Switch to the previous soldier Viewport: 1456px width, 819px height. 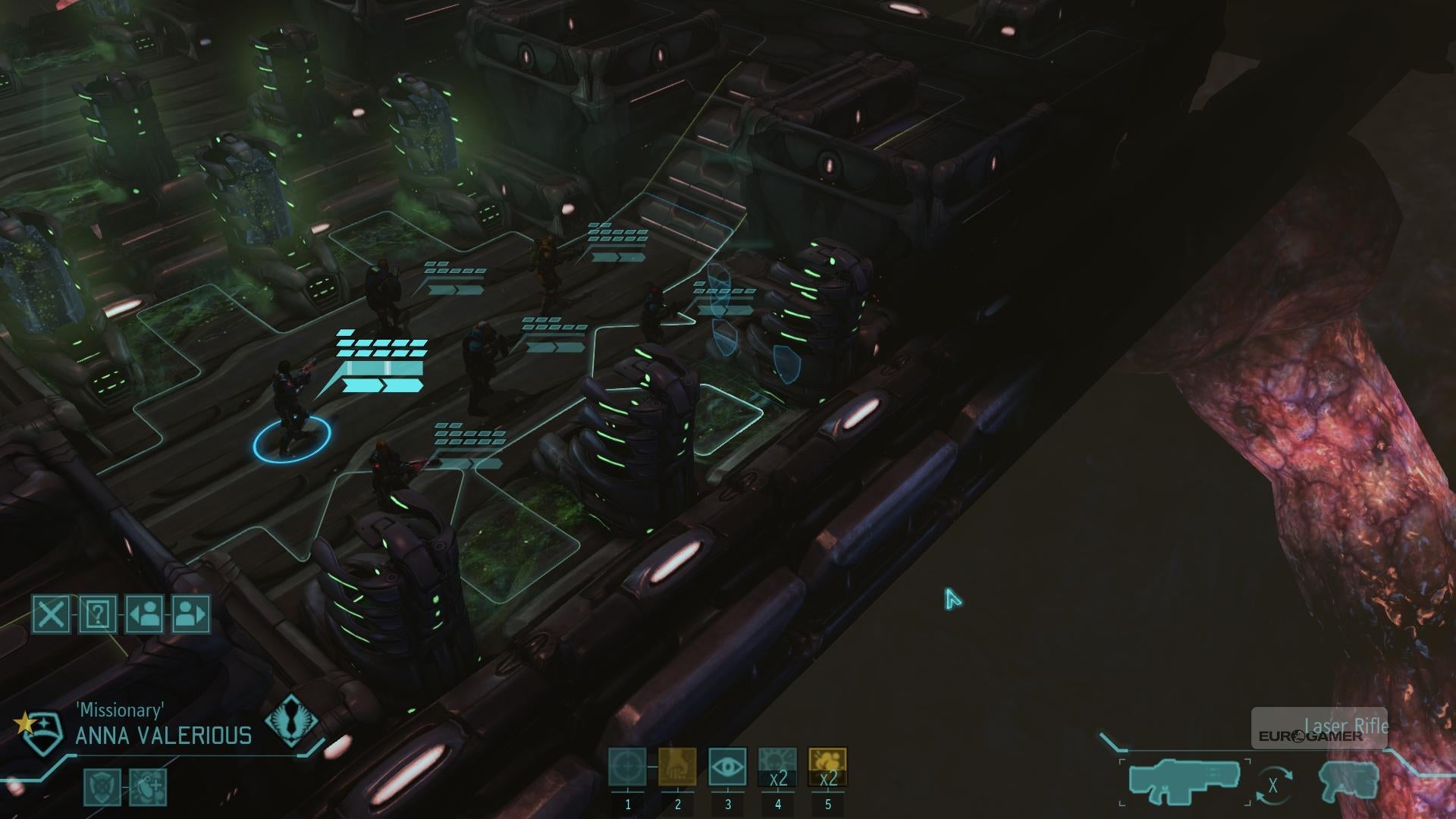pos(144,613)
